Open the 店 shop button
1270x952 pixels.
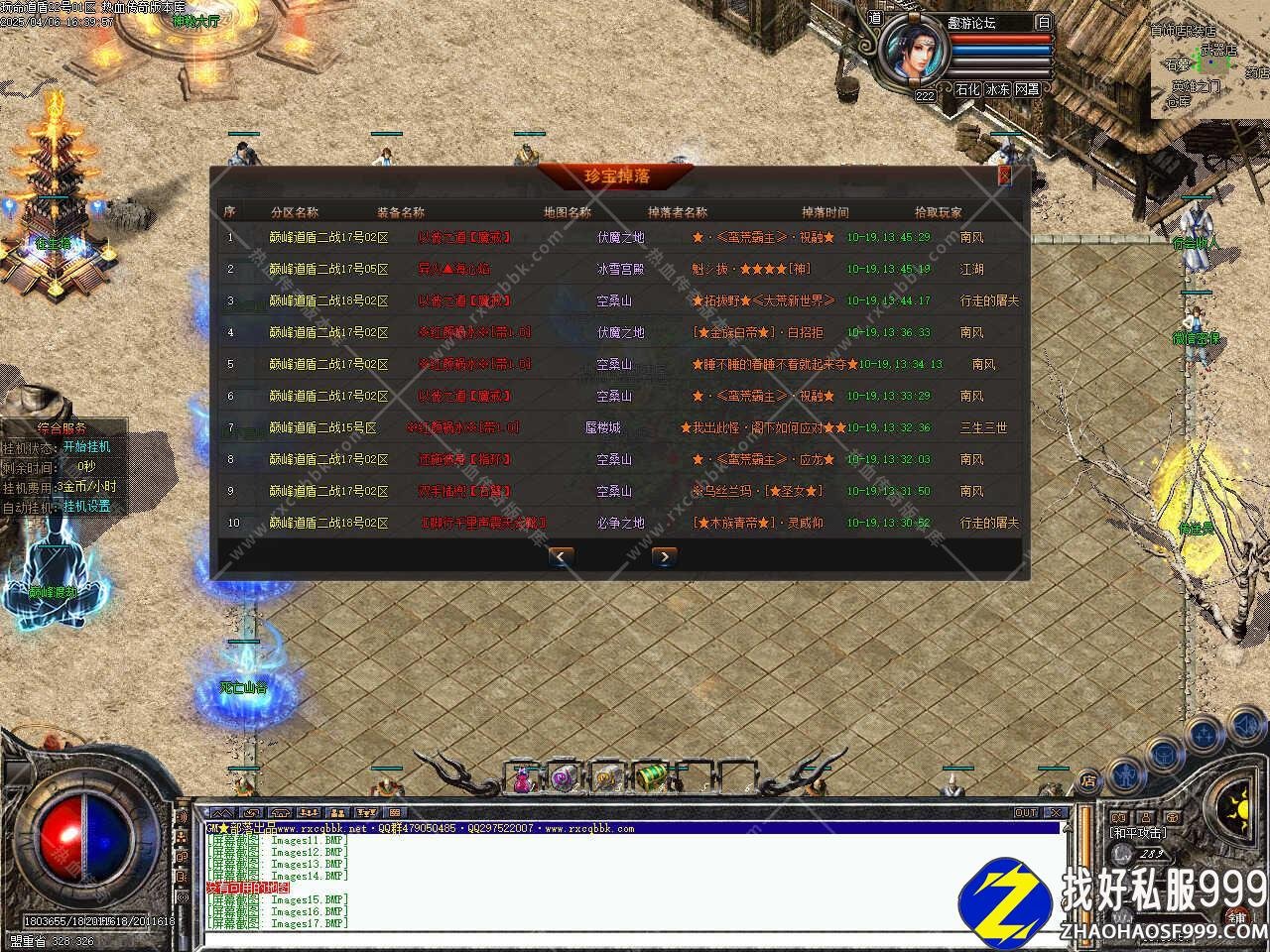pyautogui.click(x=1088, y=781)
